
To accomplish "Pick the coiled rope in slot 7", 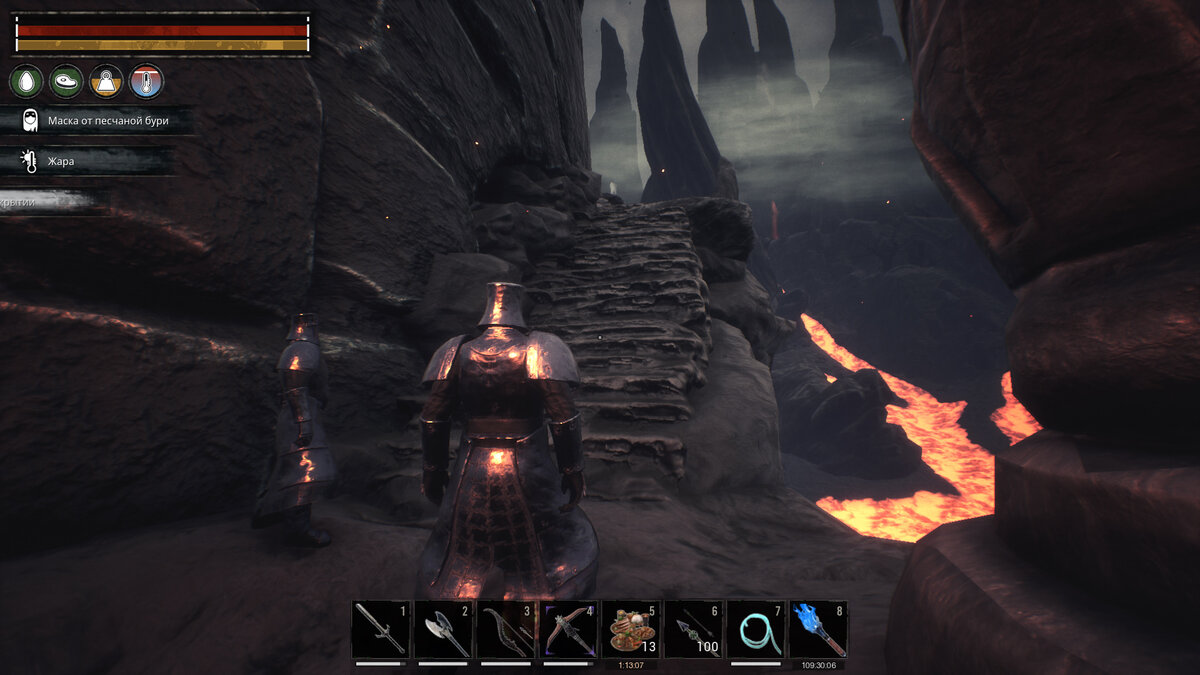I will pos(755,629).
